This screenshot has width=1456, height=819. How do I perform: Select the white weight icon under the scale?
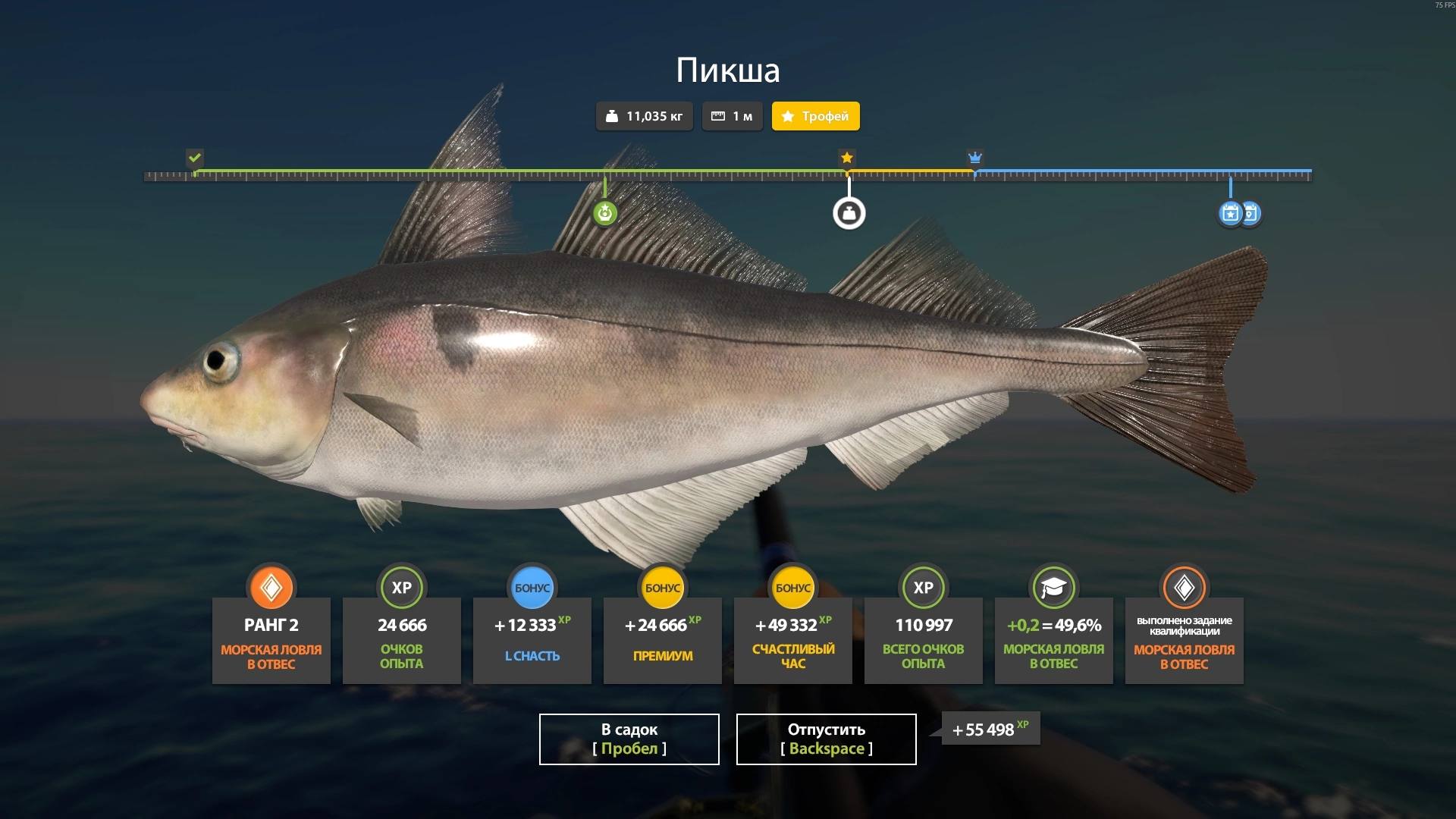click(x=849, y=213)
